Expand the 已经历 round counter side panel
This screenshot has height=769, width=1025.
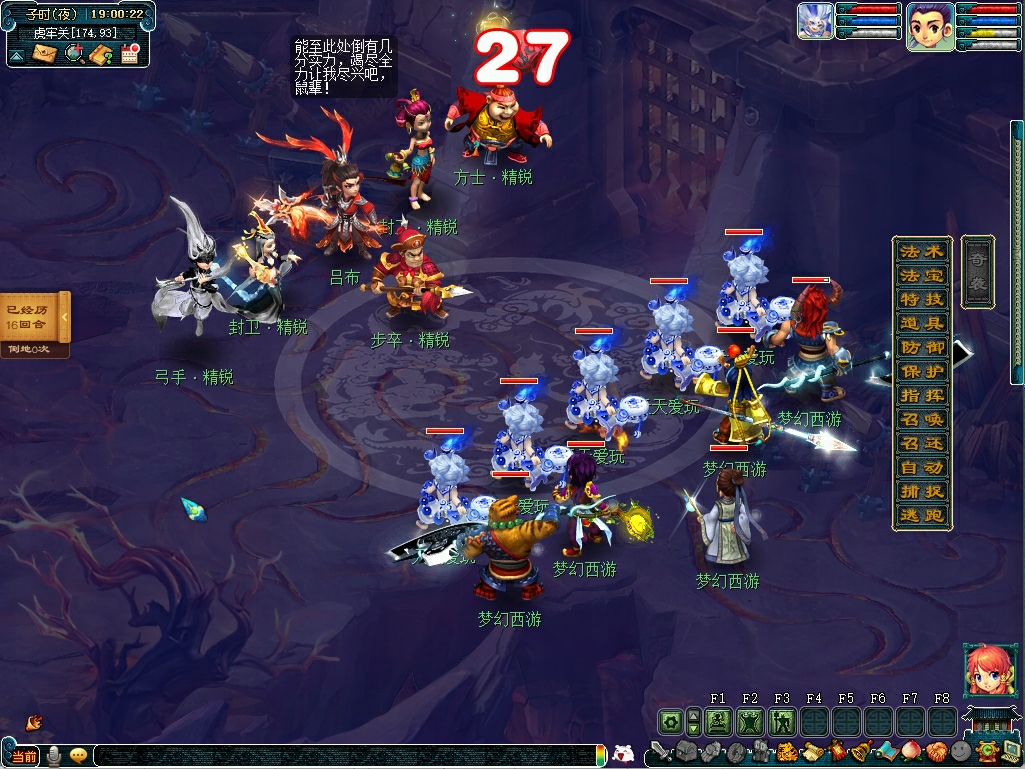pos(65,318)
